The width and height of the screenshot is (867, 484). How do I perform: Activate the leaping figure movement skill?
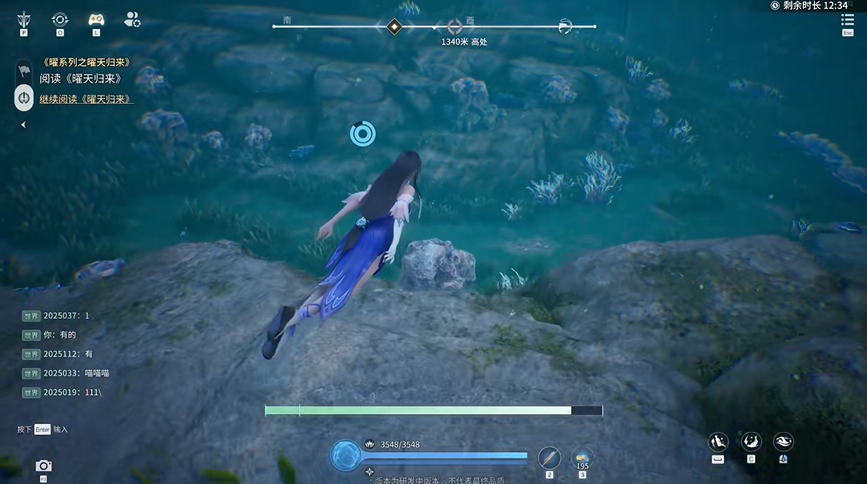point(717,441)
